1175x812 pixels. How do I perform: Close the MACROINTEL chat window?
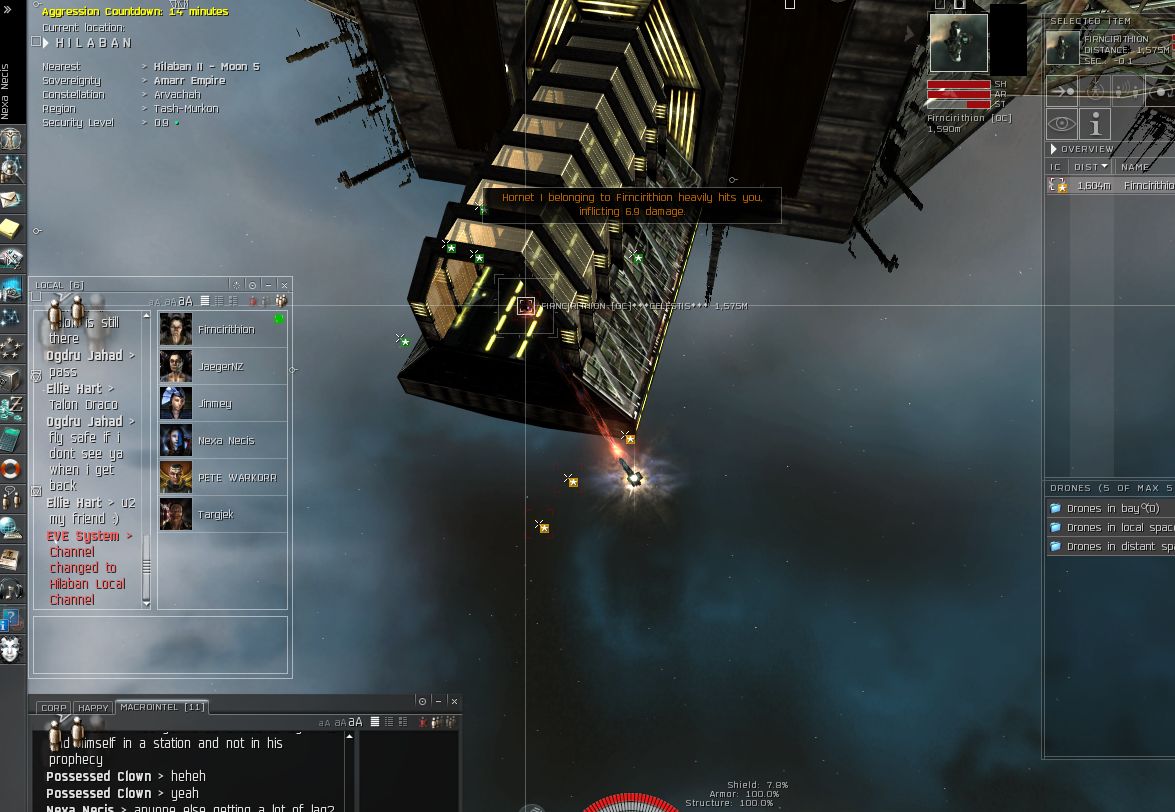[x=454, y=701]
